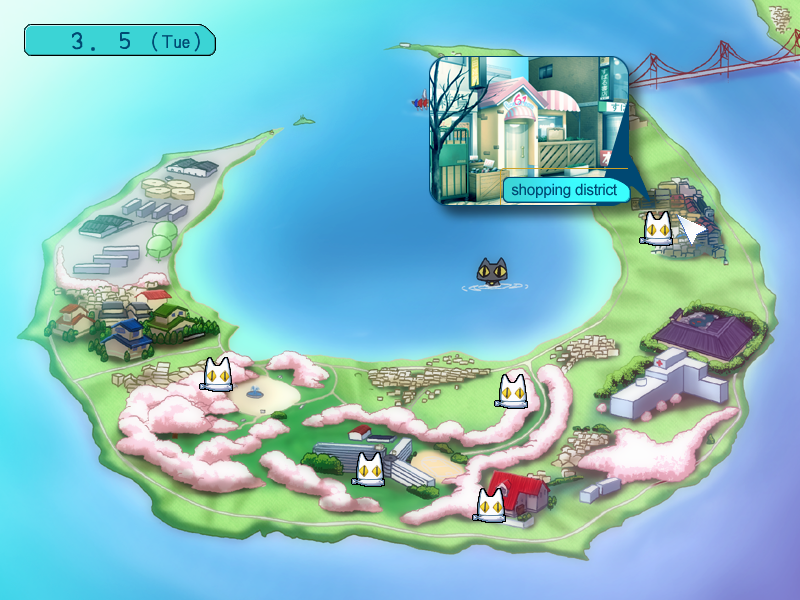
Task: Choose the black cat marker floating in the bay
Action: click(493, 272)
